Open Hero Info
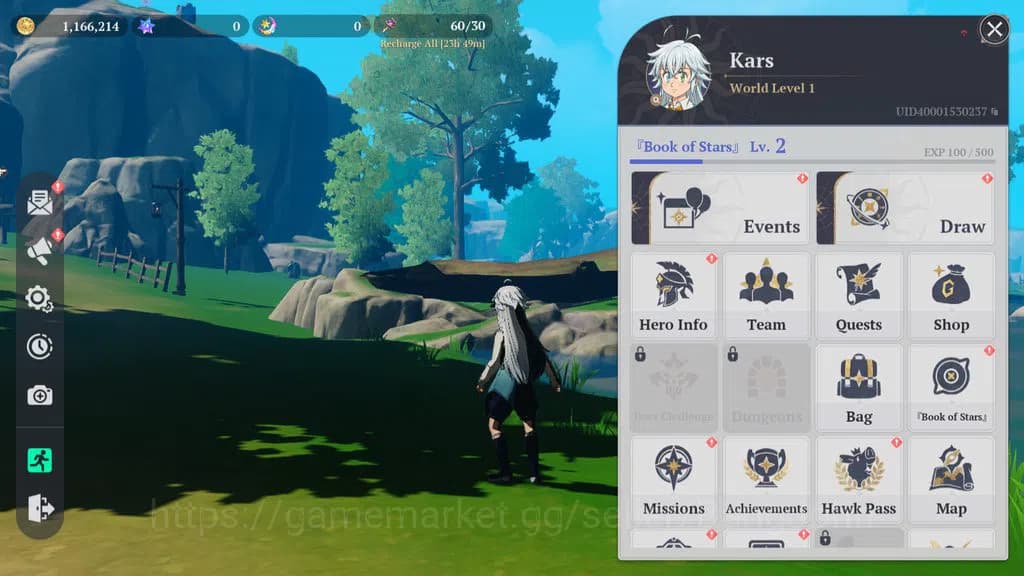 pos(673,296)
